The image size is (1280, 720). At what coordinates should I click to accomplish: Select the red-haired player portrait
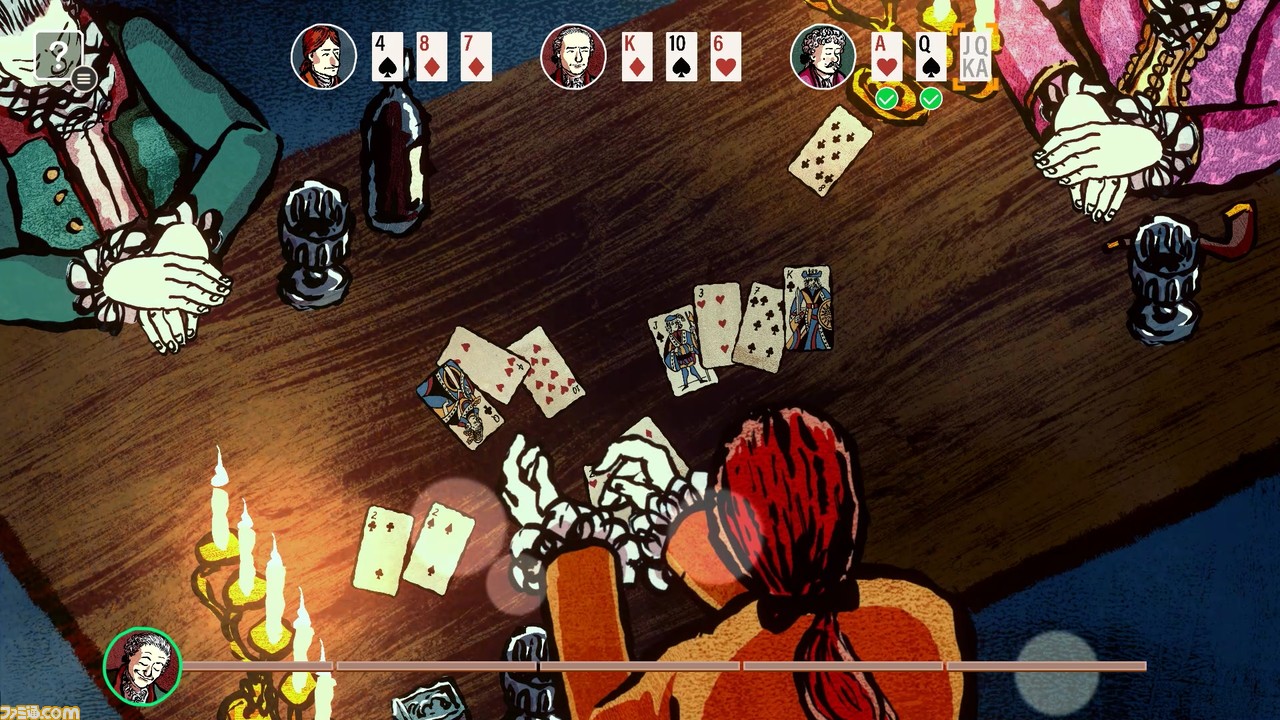324,57
